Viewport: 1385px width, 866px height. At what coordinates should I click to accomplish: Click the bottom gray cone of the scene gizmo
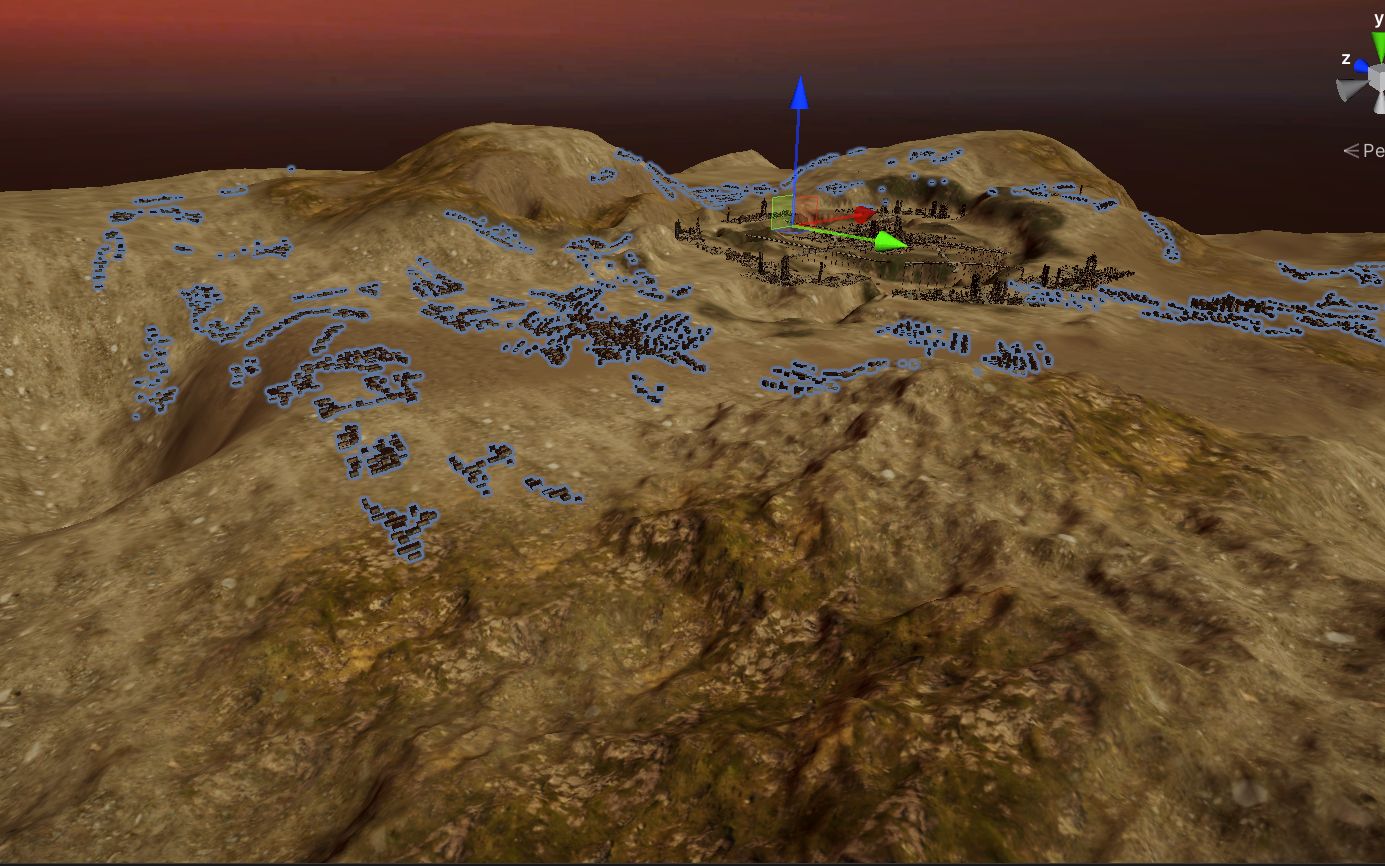tap(1381, 105)
